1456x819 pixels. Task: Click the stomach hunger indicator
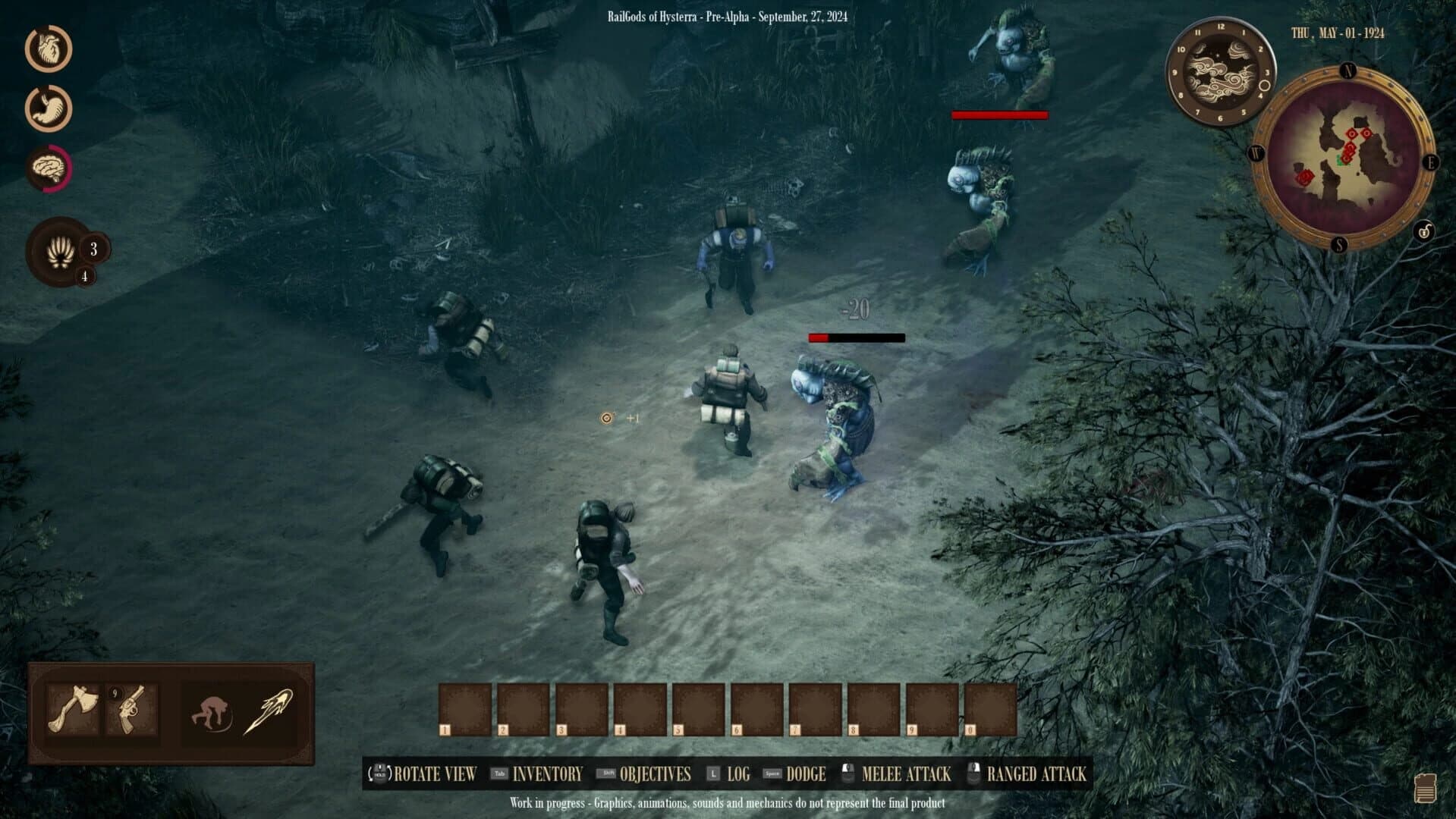tap(47, 108)
